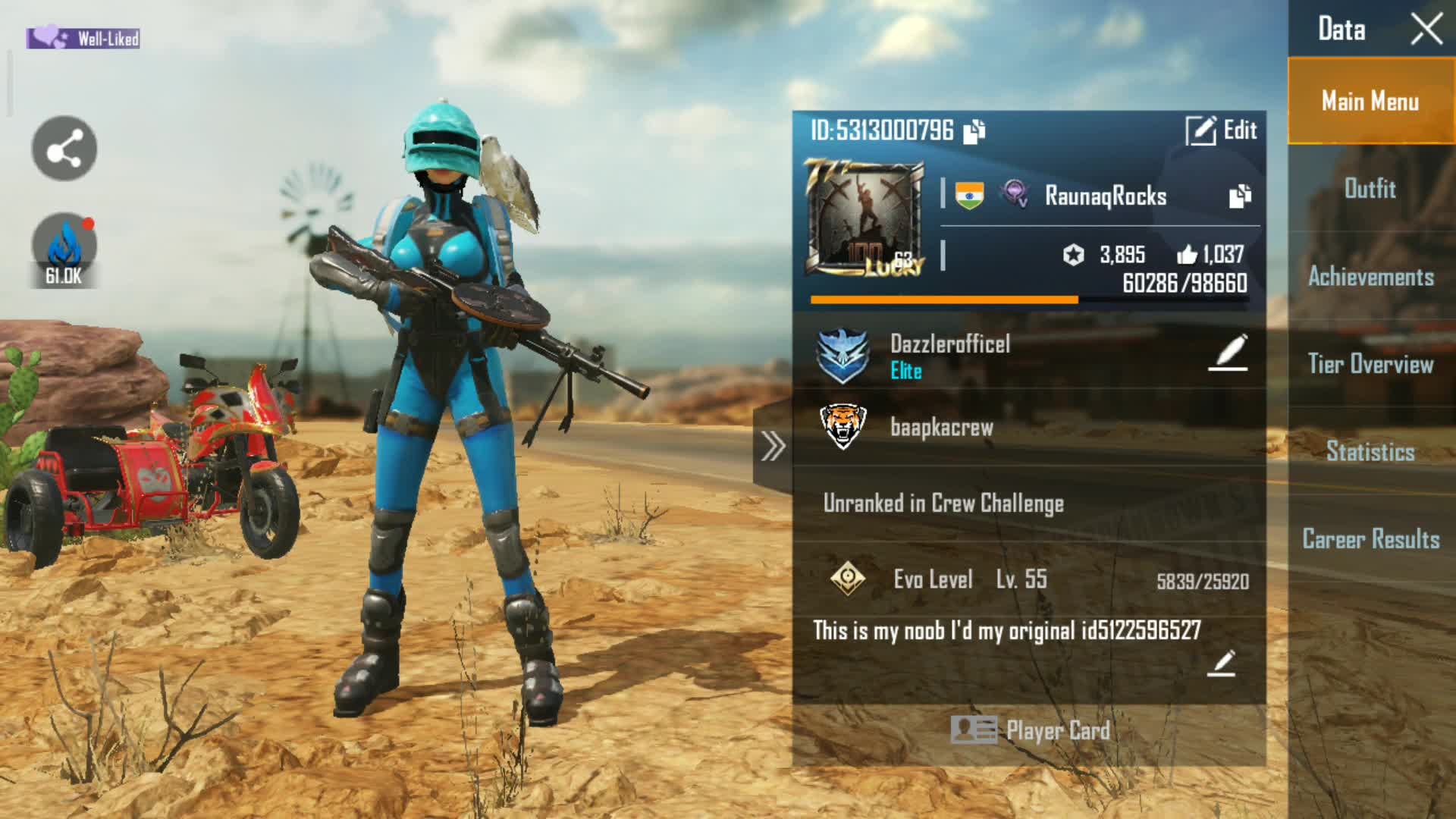Open the Player Card

(x=1030, y=730)
